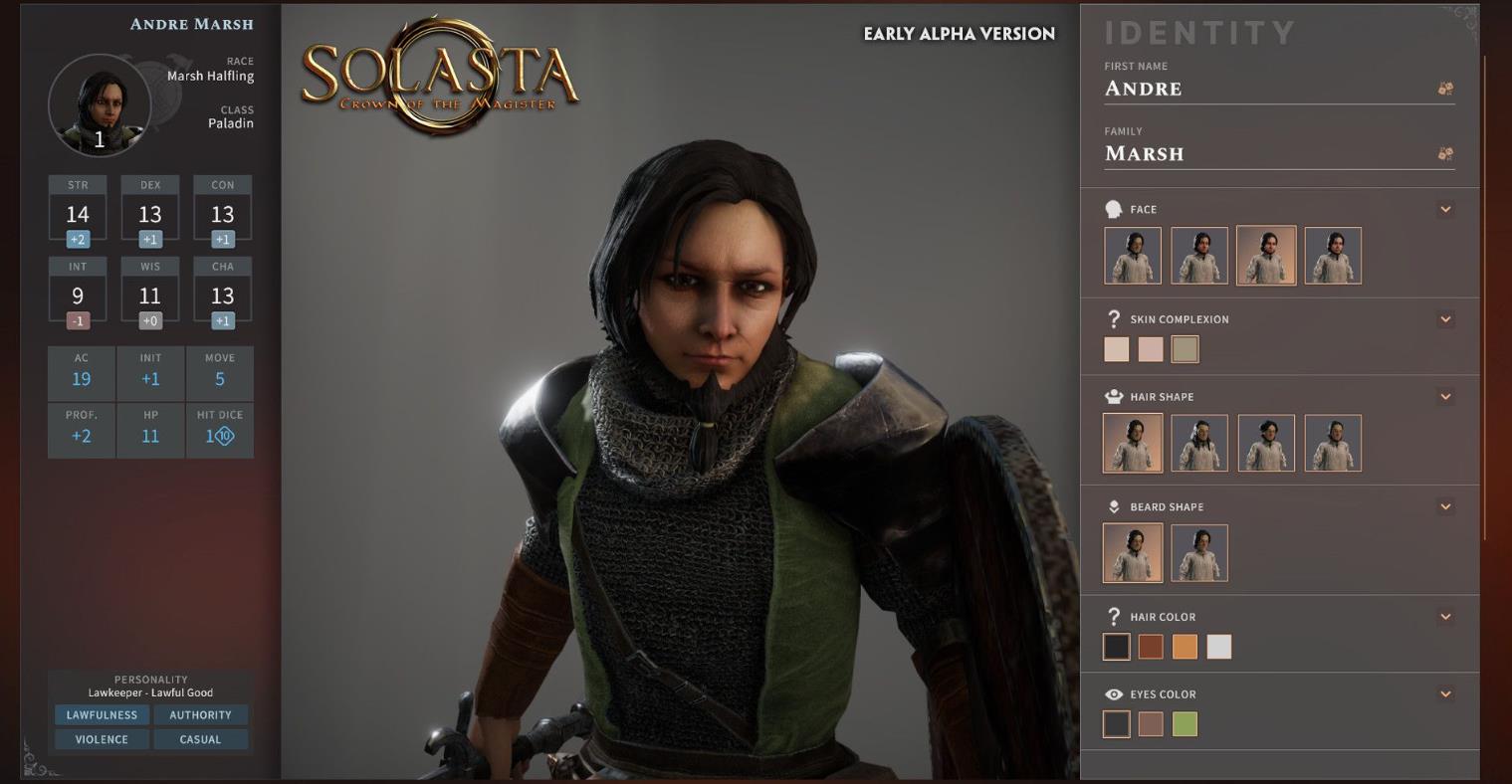Click the Hair Shape section icon
This screenshot has width=1512, height=784.
click(1116, 395)
